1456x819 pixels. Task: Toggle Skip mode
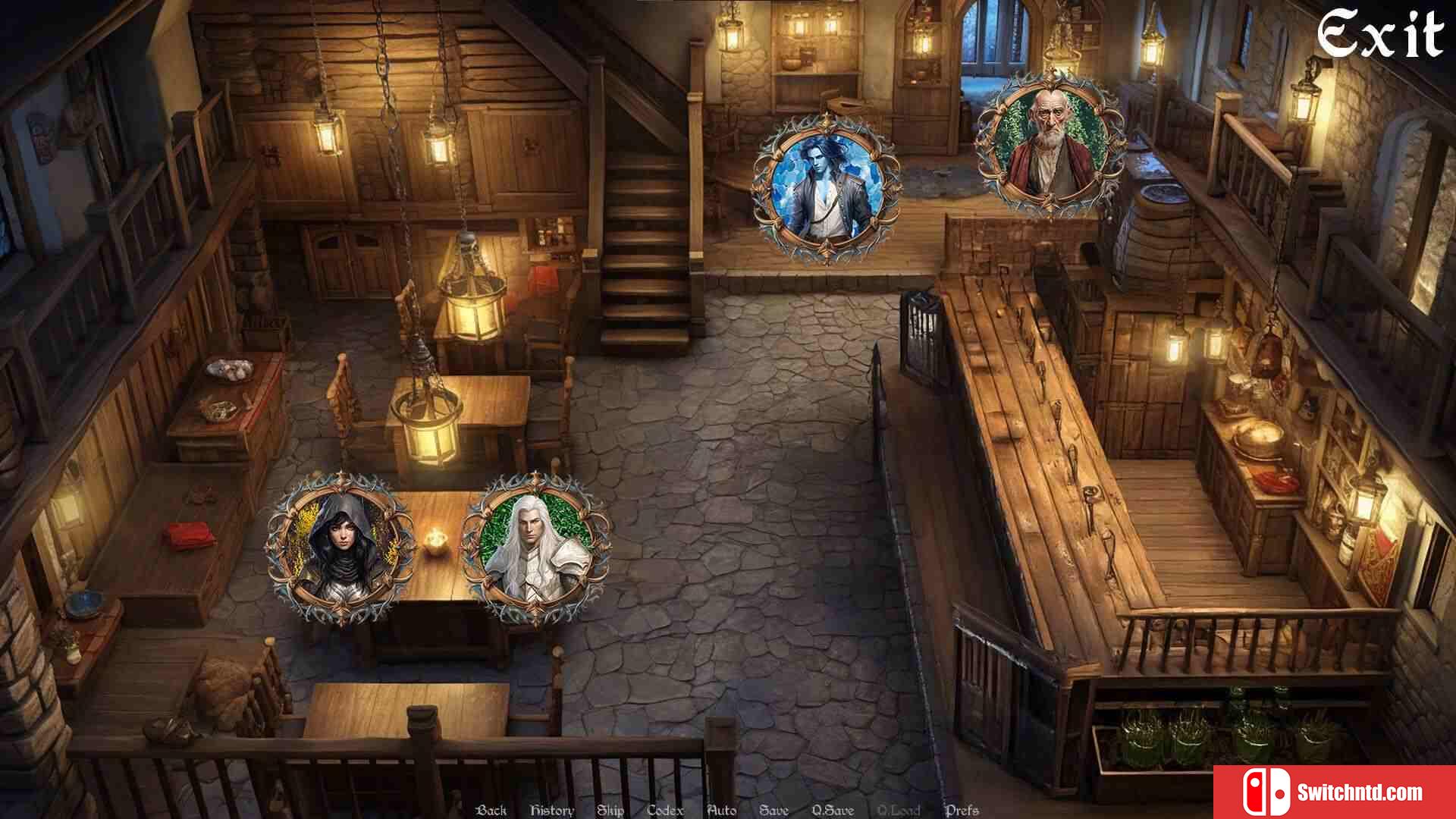[x=610, y=810]
